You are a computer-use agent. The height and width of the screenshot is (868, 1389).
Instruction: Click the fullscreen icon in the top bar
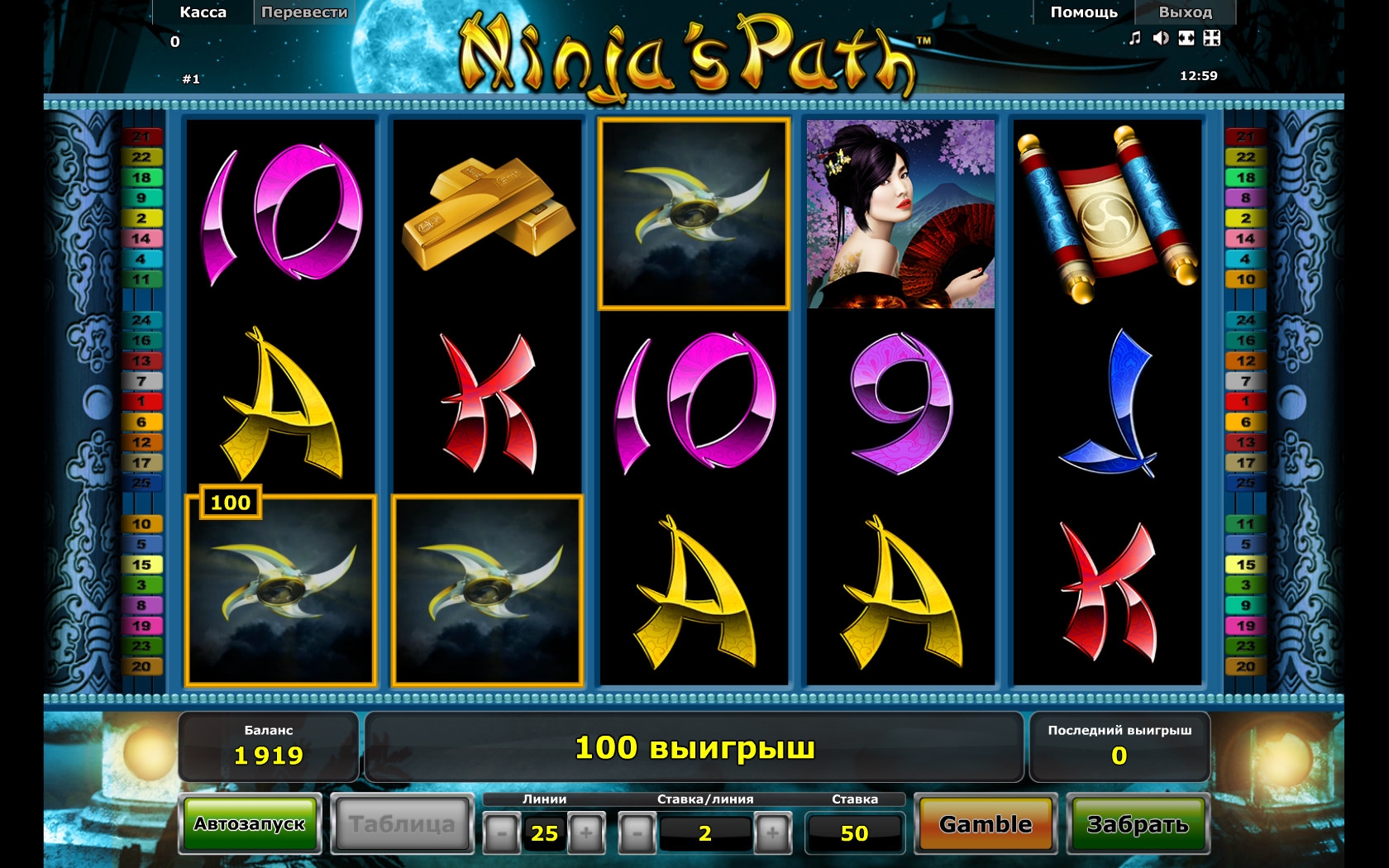[1212, 38]
